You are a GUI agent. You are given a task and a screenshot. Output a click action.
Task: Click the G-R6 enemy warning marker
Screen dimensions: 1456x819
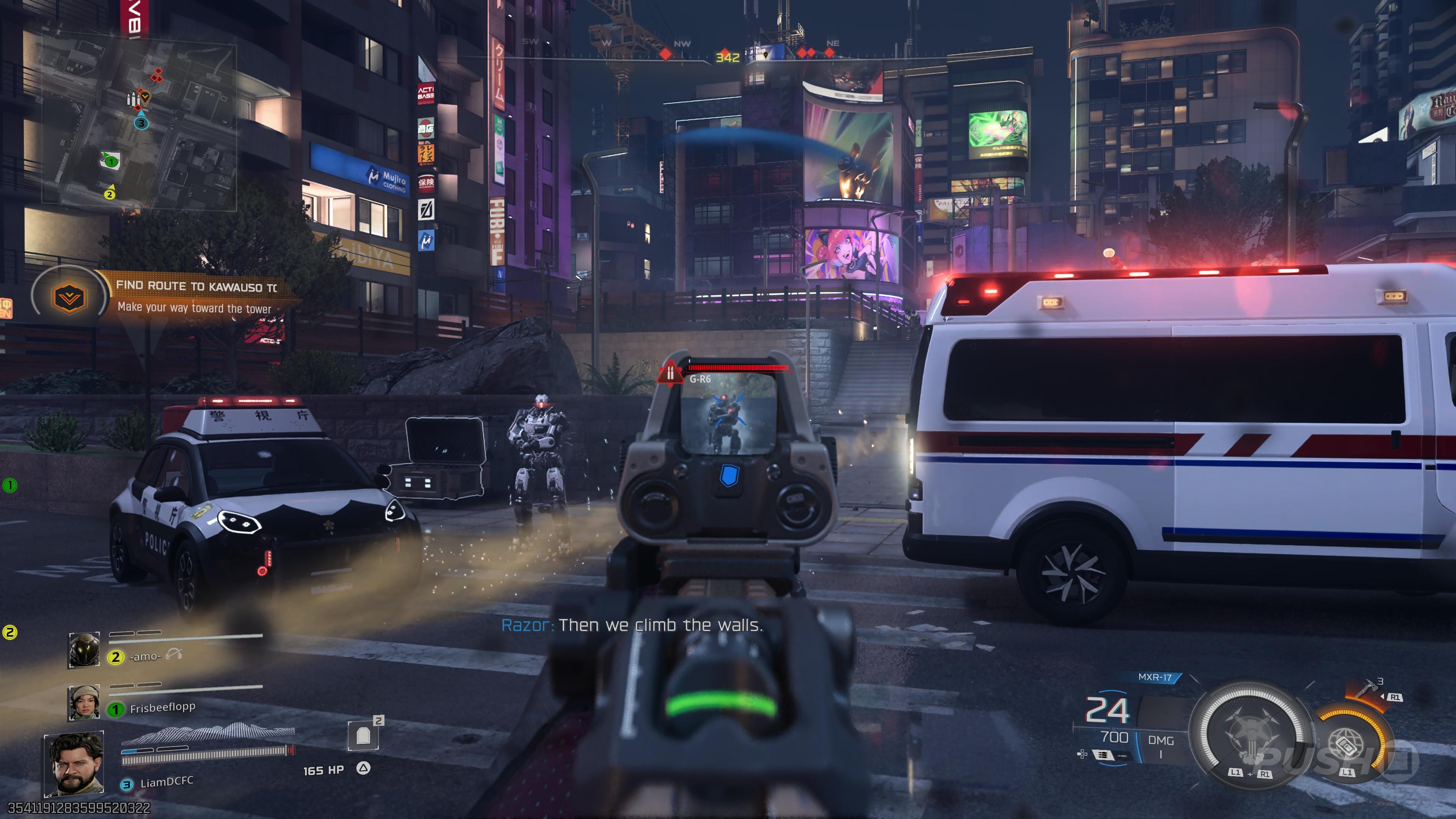(x=670, y=373)
